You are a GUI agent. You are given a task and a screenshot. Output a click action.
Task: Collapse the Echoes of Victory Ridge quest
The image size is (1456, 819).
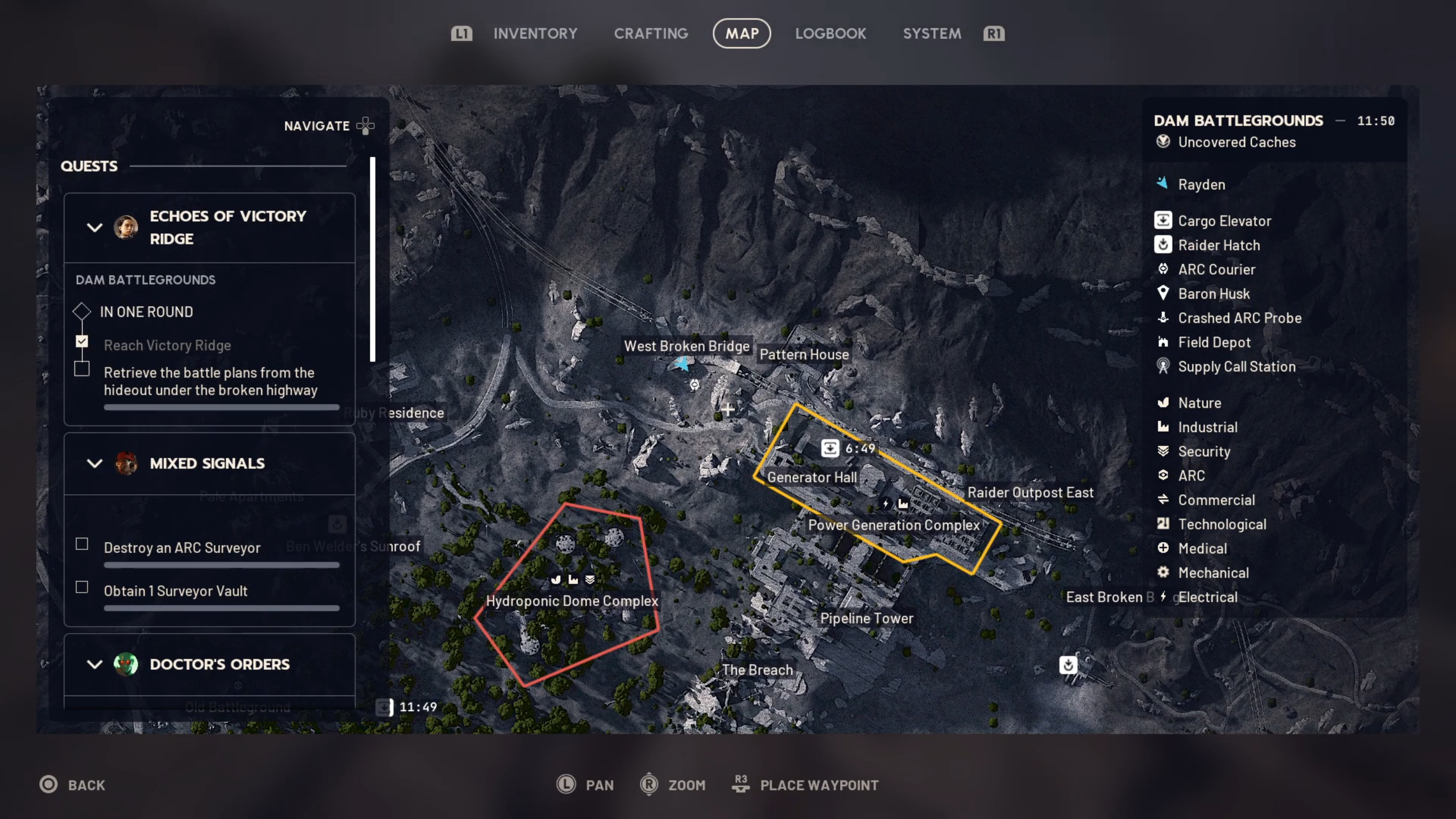pos(95,227)
